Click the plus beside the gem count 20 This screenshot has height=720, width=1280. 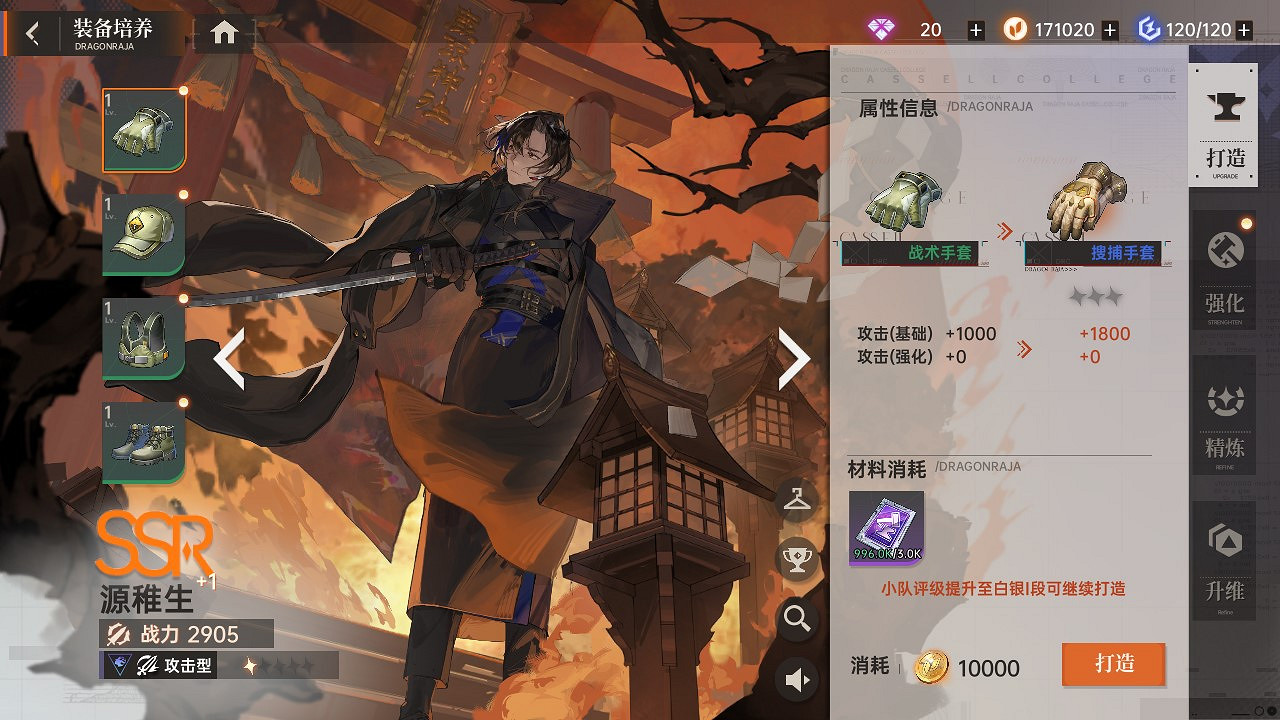pos(975,29)
